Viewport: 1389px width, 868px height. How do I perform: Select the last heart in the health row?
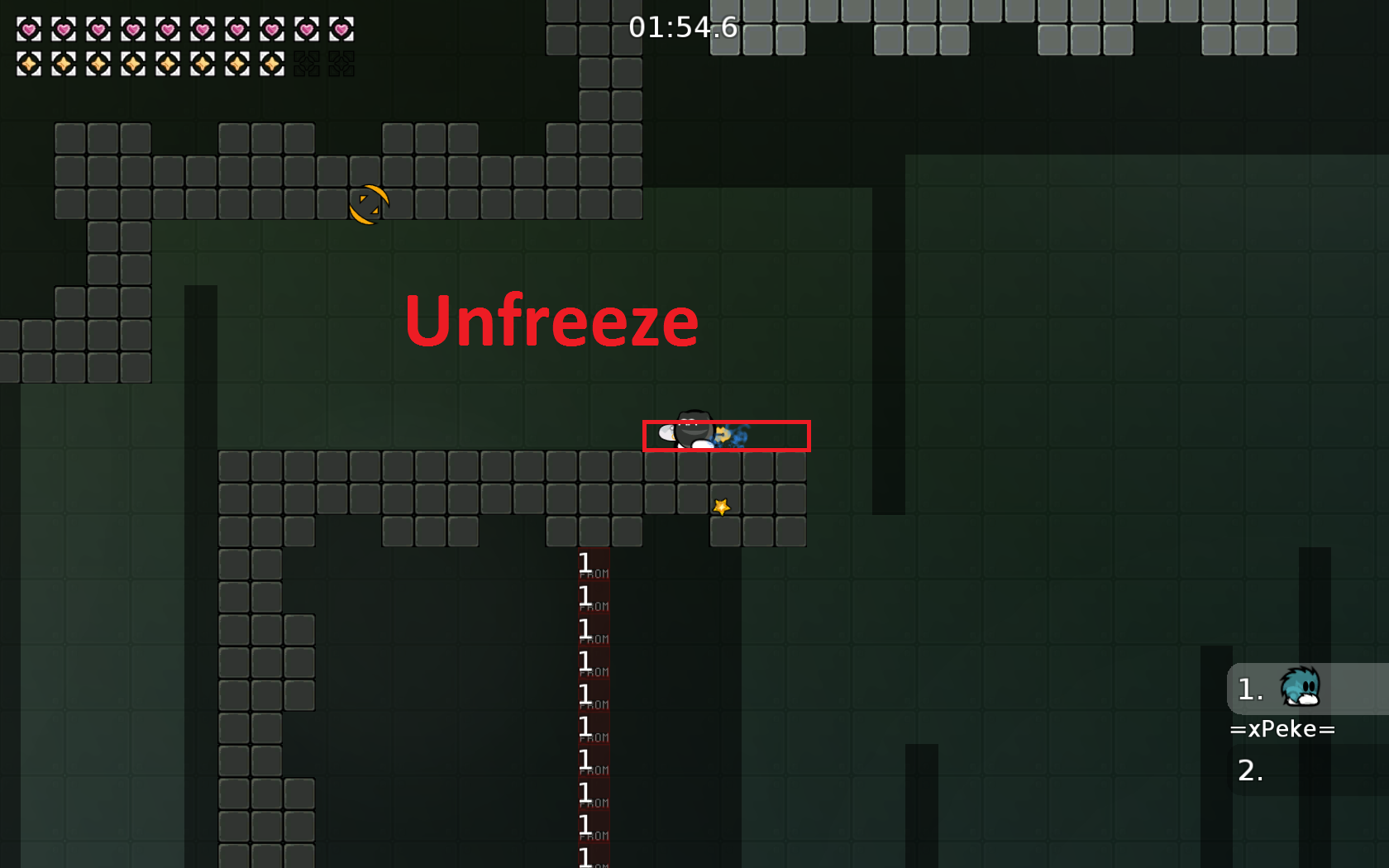tap(341, 29)
